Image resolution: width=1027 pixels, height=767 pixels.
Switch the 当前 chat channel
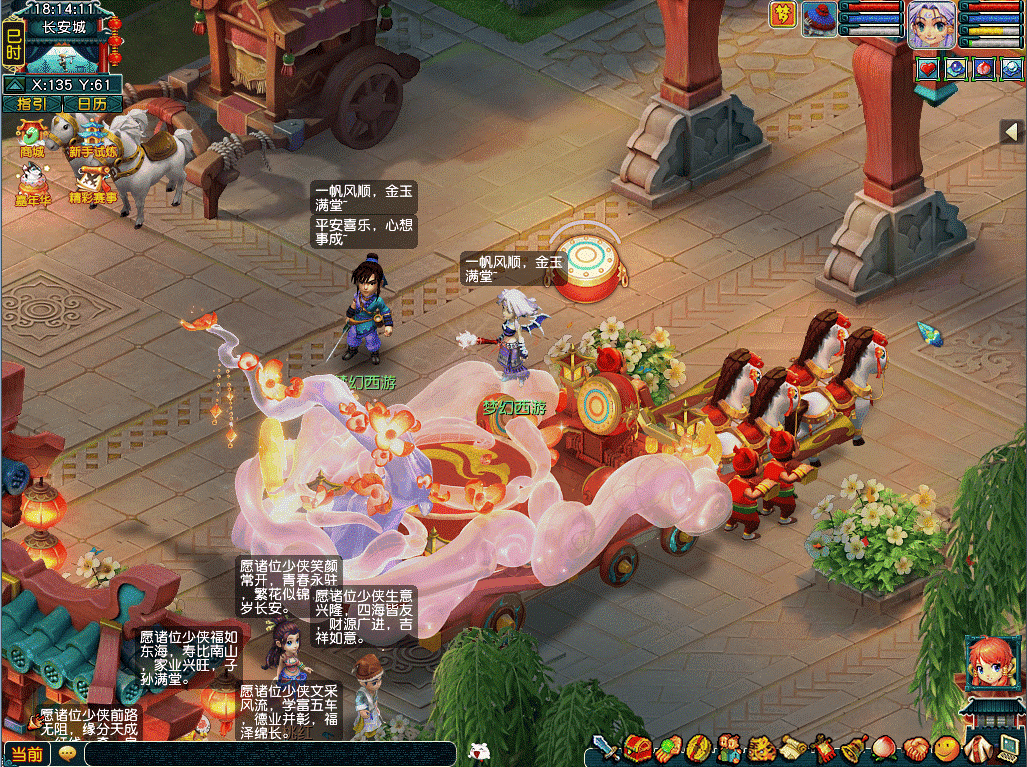point(27,754)
